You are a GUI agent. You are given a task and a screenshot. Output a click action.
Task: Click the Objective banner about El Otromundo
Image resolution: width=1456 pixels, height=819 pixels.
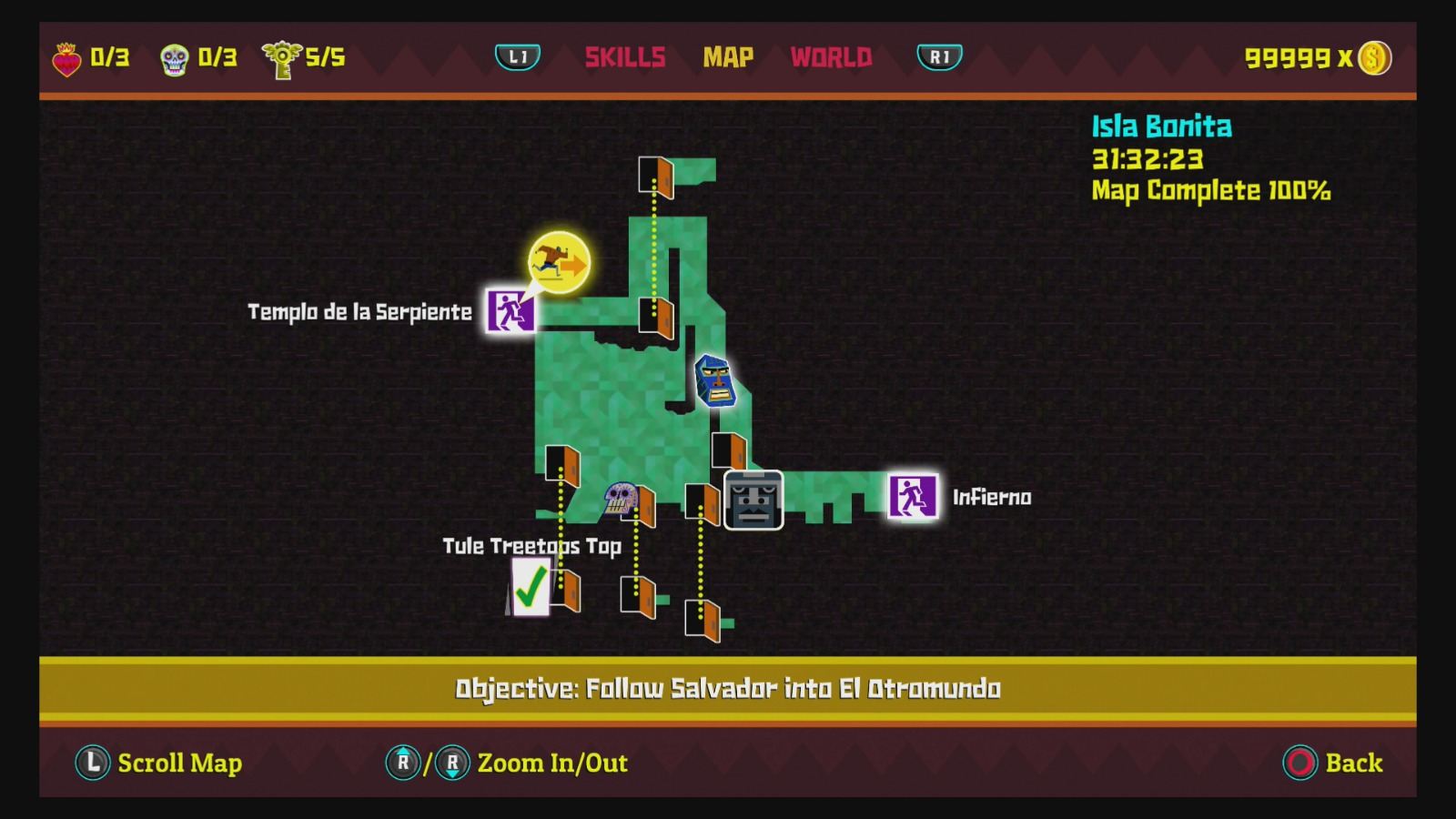click(728, 690)
